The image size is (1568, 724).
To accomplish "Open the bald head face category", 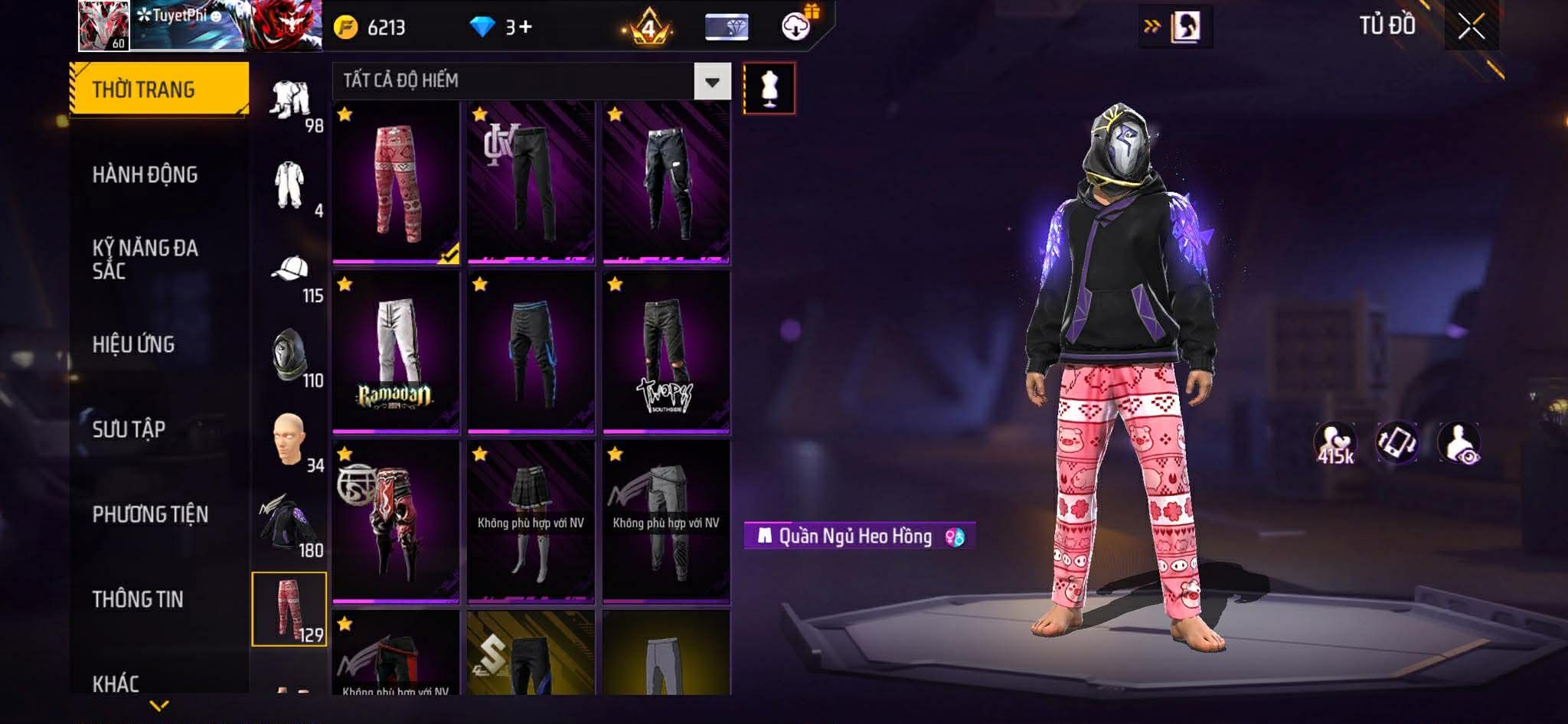I will pyautogui.click(x=290, y=439).
